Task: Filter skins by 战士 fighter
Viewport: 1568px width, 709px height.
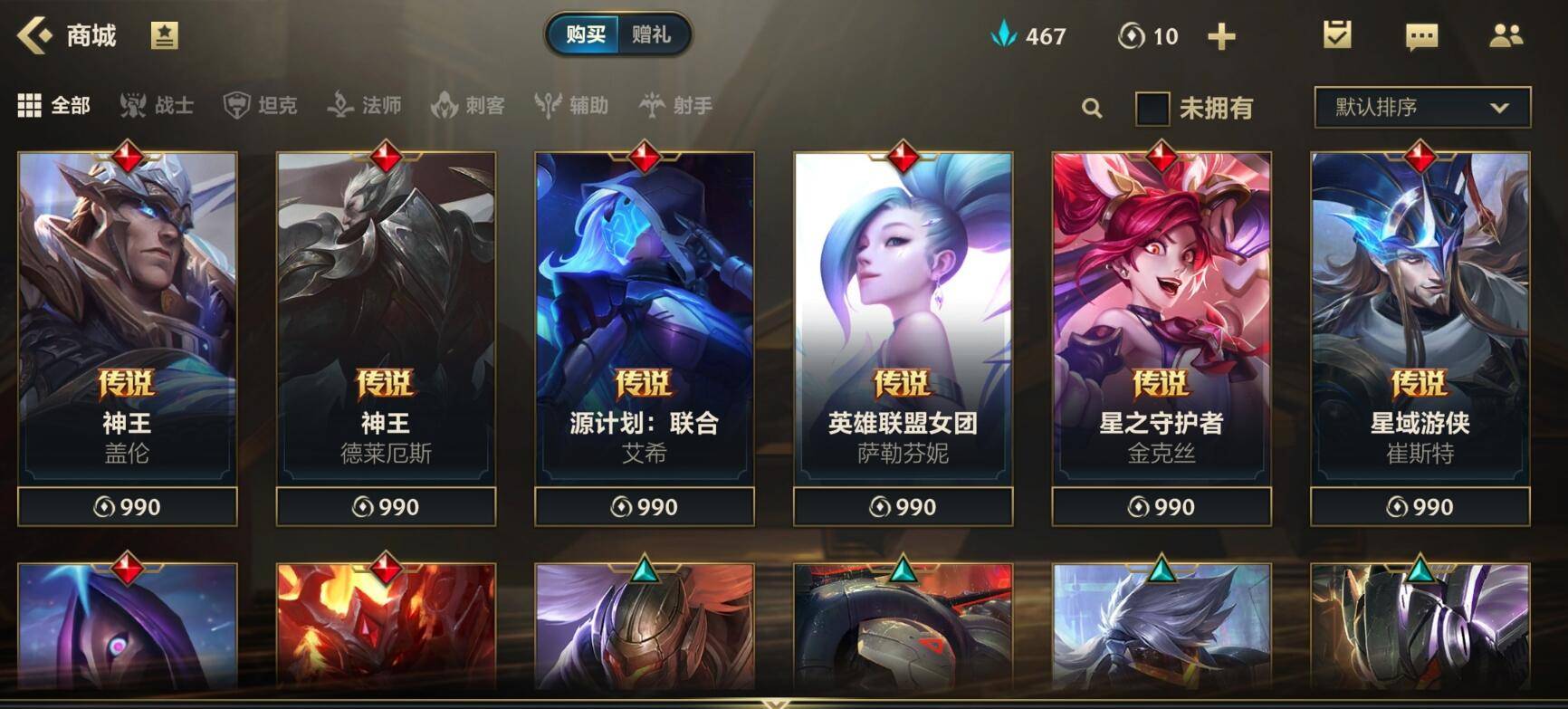Action: 158,106
